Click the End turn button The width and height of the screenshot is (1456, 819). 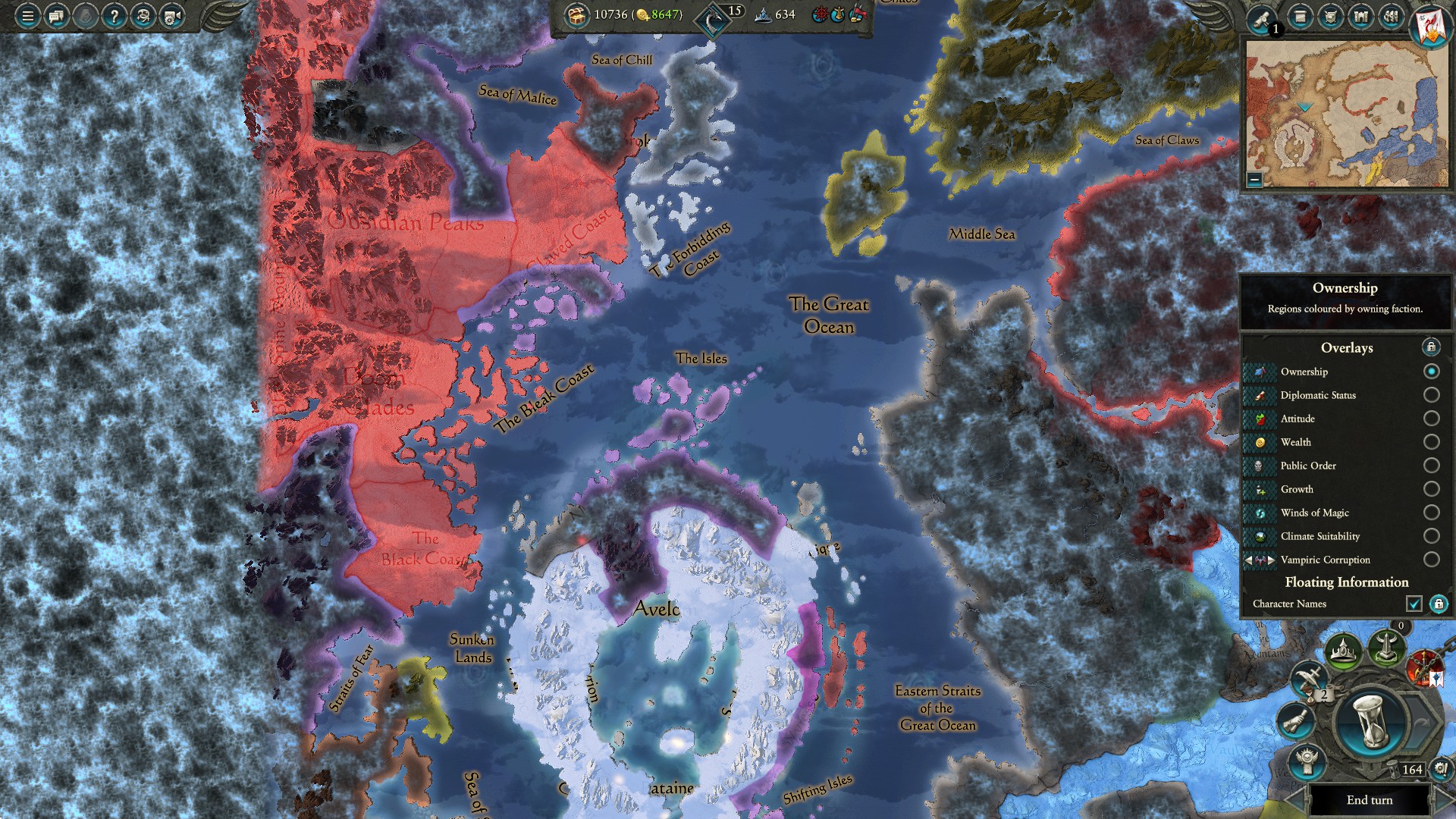click(x=1370, y=800)
